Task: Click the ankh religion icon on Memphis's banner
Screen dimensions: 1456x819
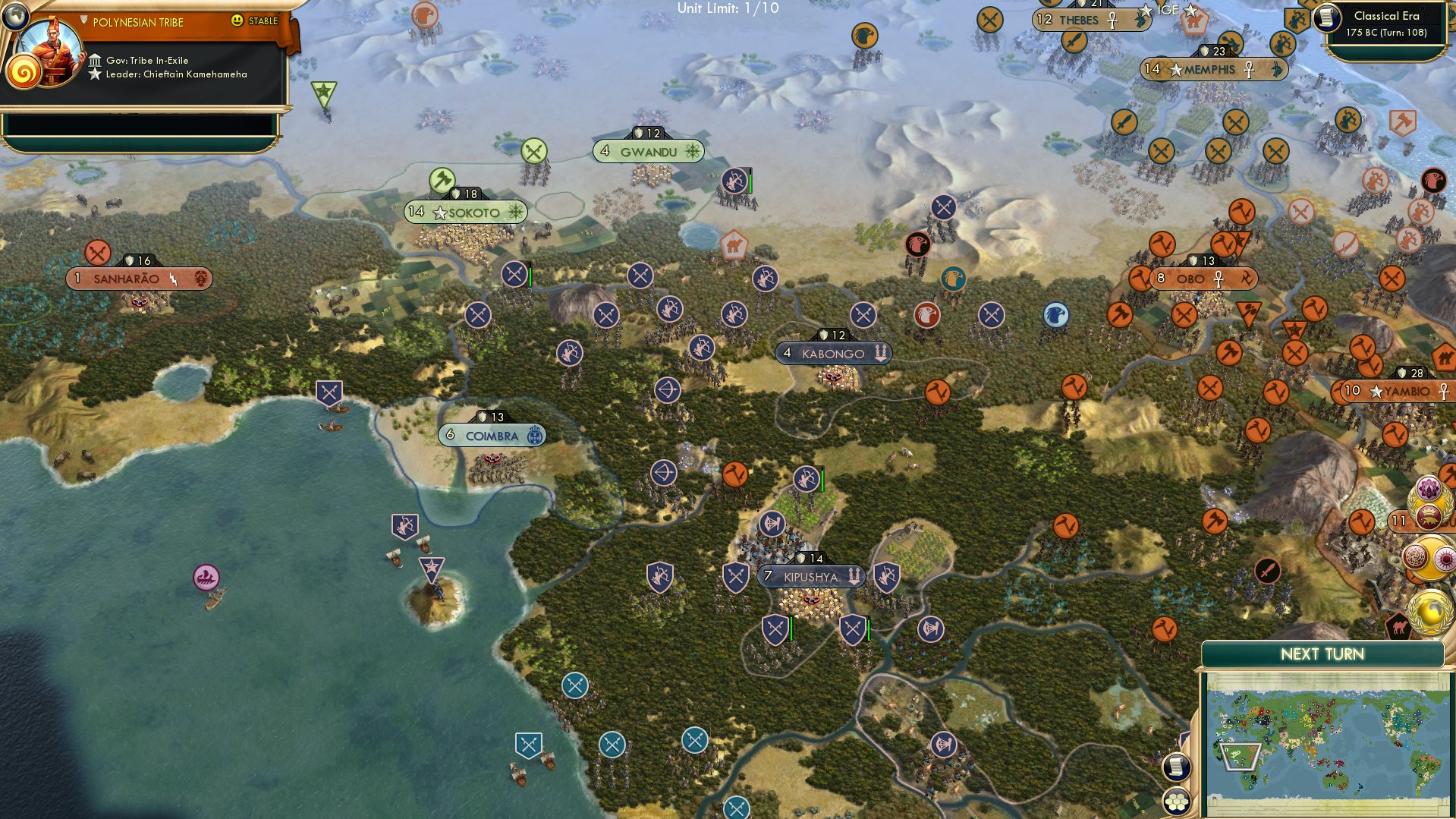Action: [x=1249, y=69]
